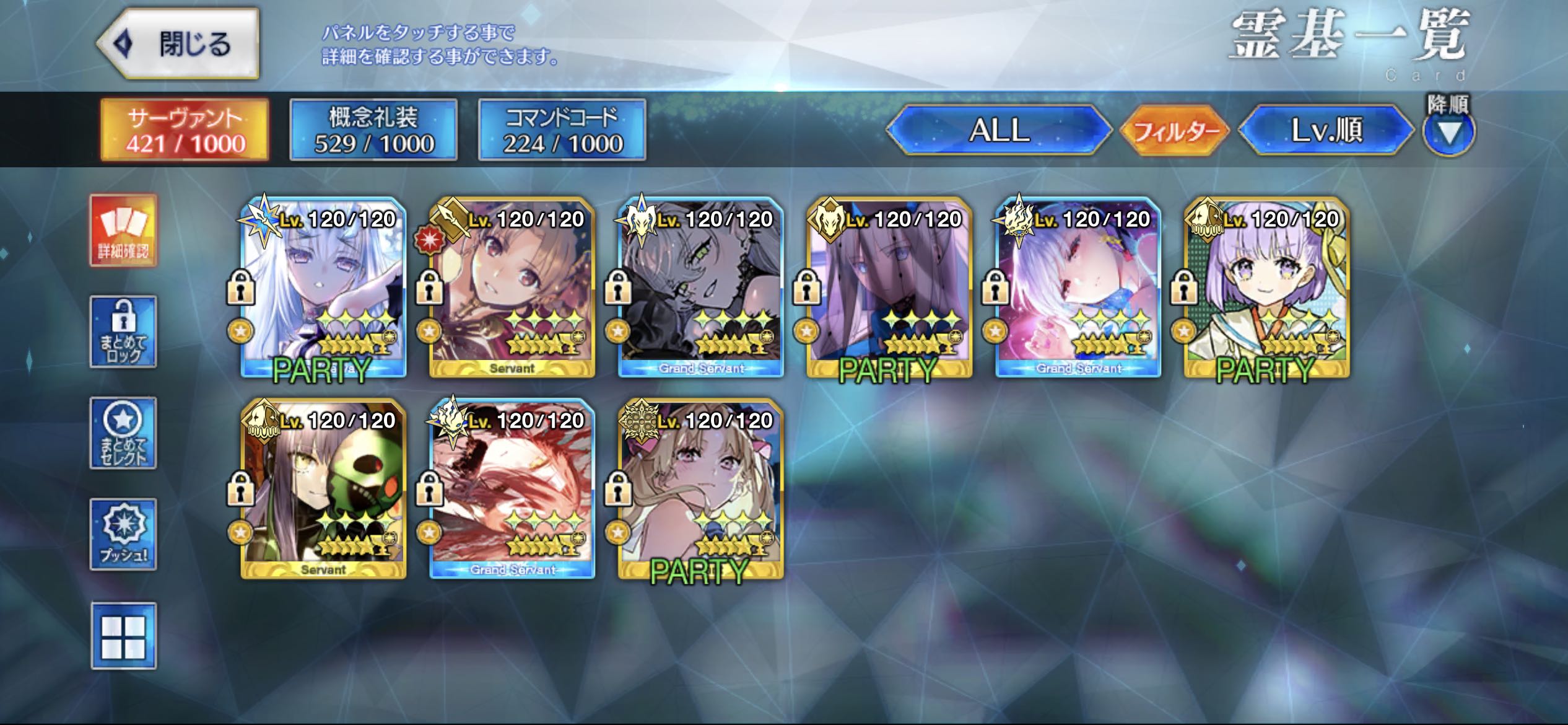Open the red-splattered Grand Servant card
This screenshot has height=725, width=1568.
point(512,490)
